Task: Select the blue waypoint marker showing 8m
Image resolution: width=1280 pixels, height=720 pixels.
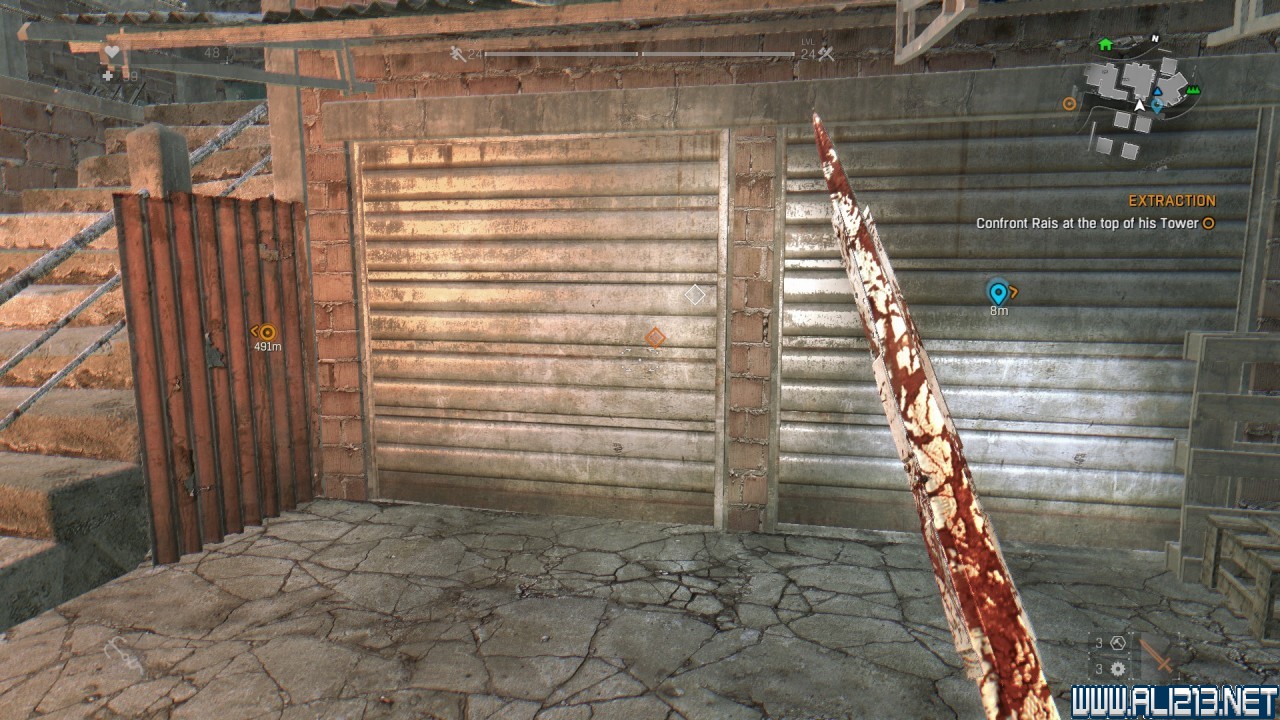Action: pos(997,292)
